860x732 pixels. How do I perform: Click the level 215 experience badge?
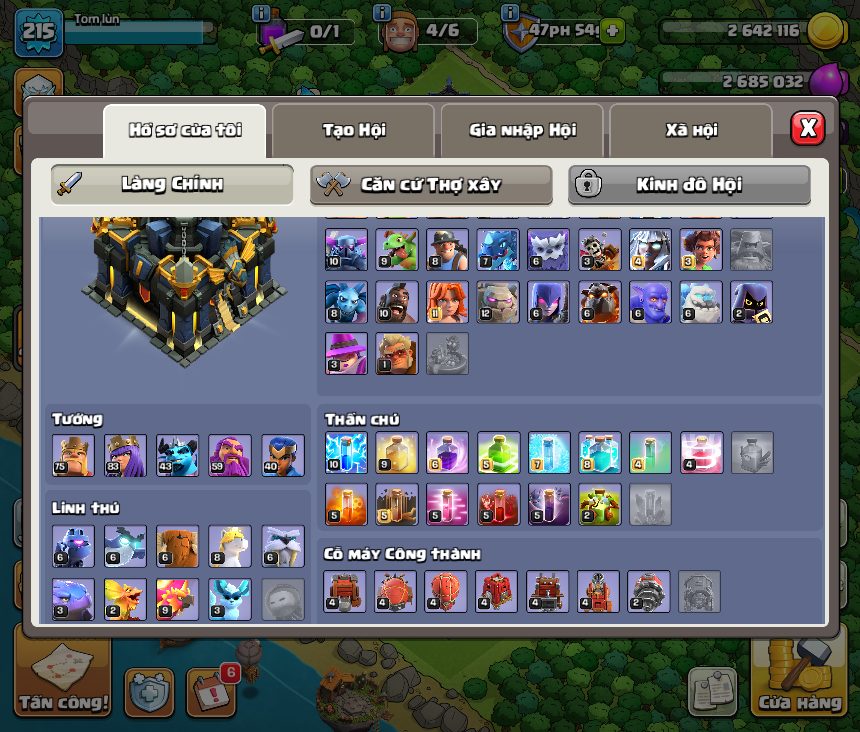point(39,32)
